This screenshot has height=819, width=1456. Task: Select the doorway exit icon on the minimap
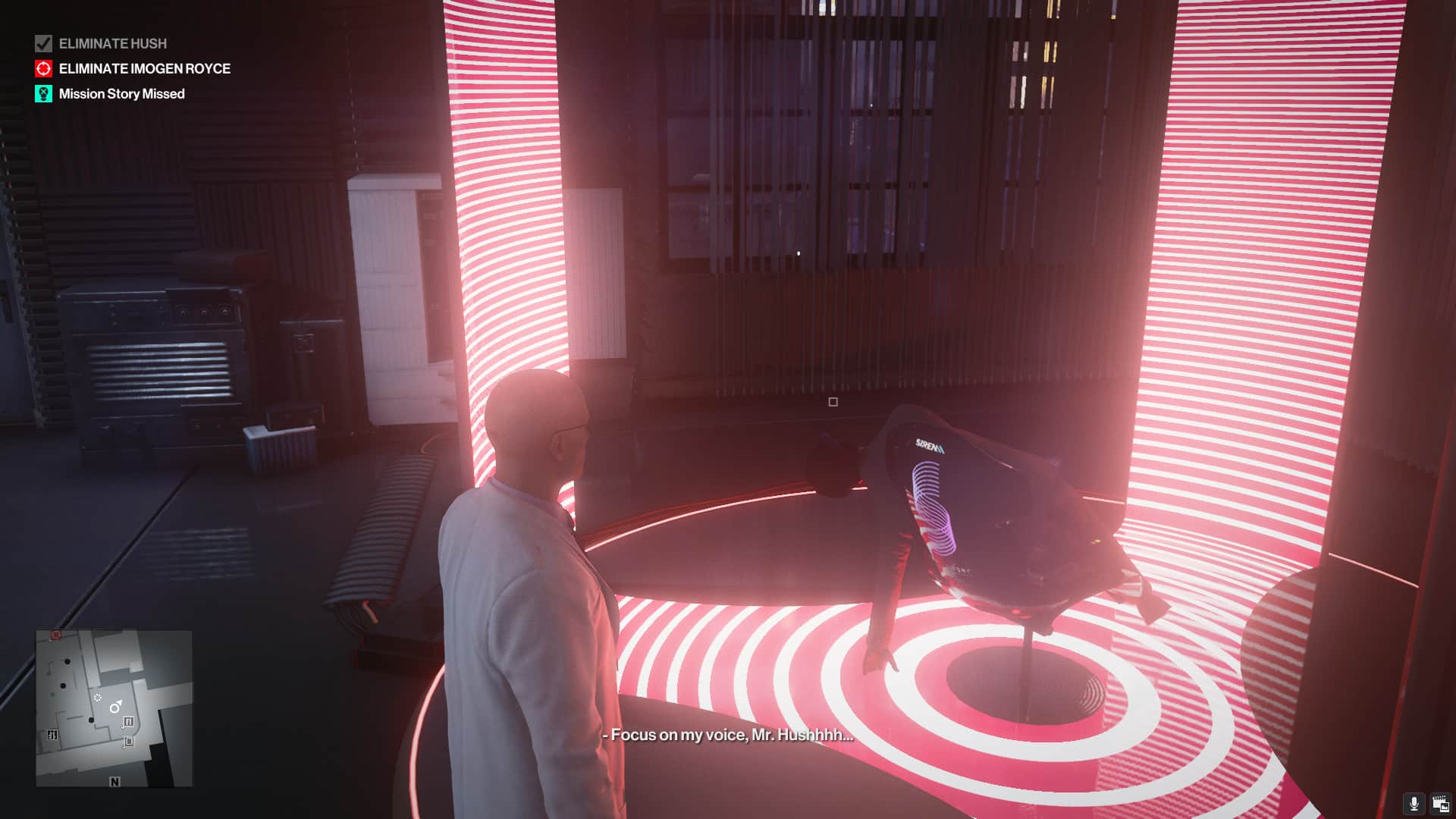pos(129,721)
